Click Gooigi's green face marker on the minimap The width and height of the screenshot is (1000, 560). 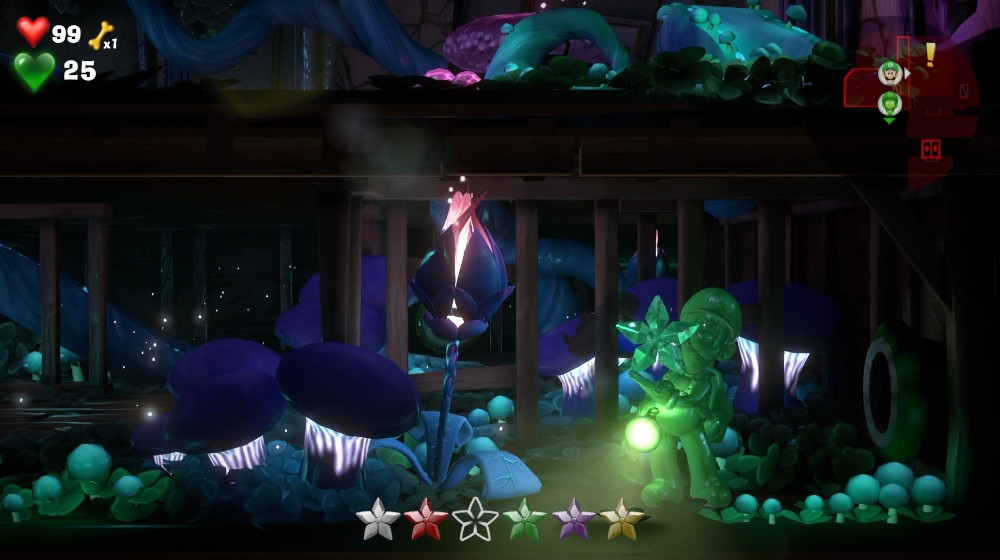coord(889,103)
